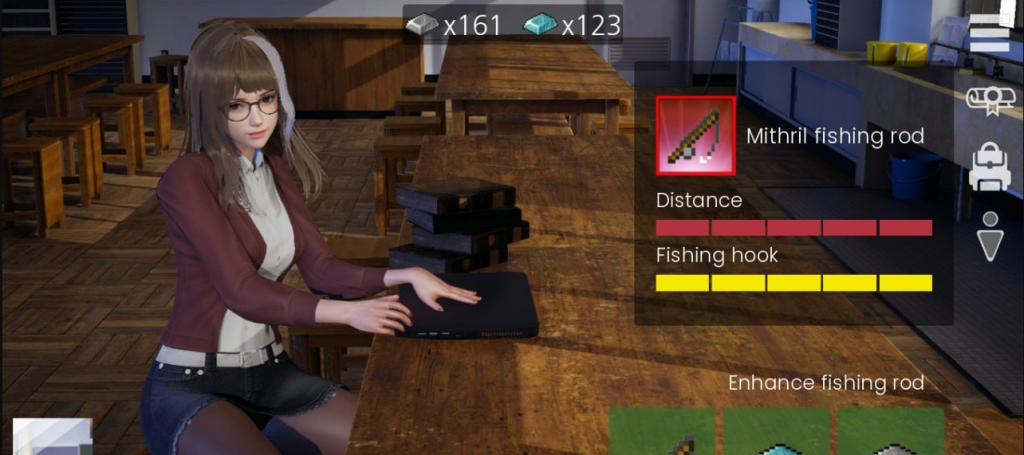Click the character figure icon
Viewport: 1024px width, 455px height.
click(x=989, y=236)
